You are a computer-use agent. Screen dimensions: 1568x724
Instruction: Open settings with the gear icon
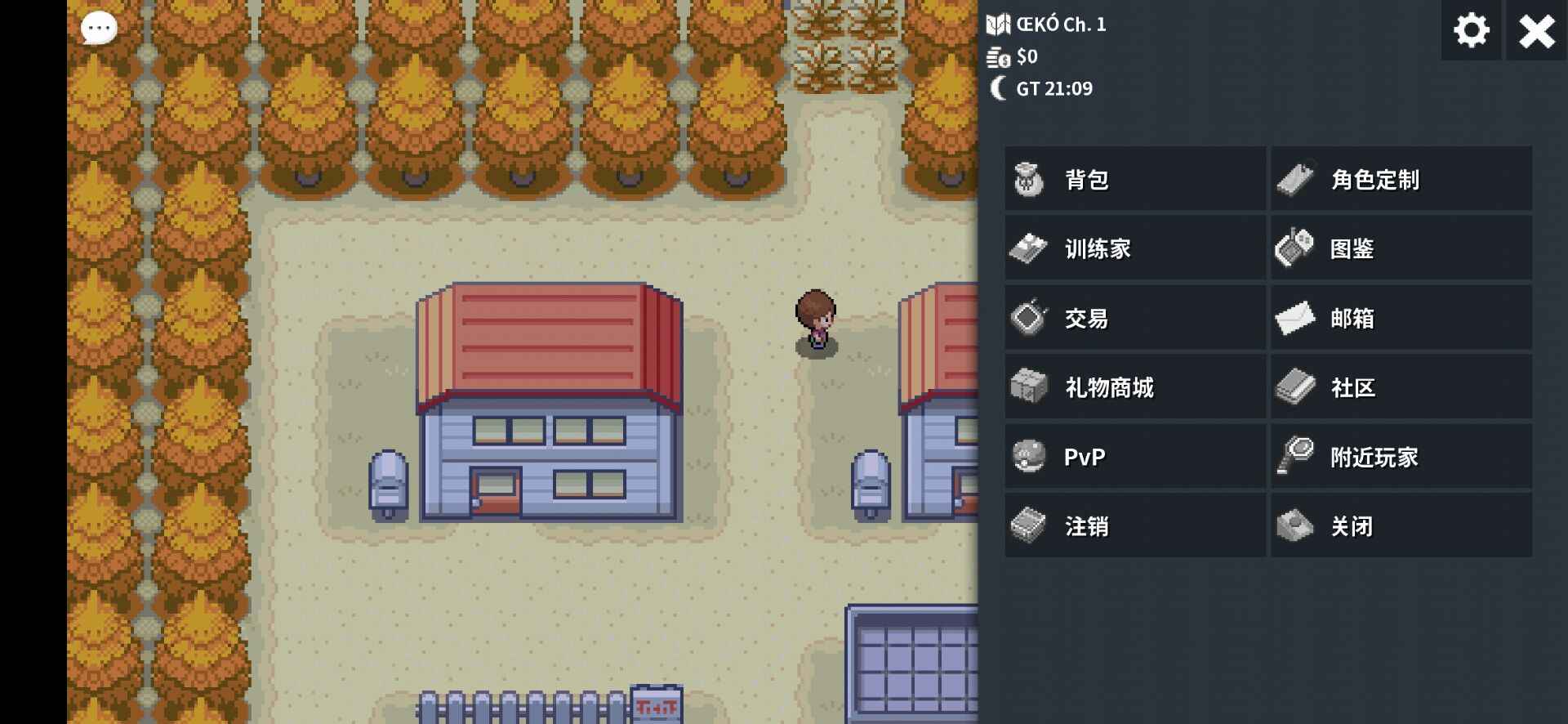[1470, 31]
